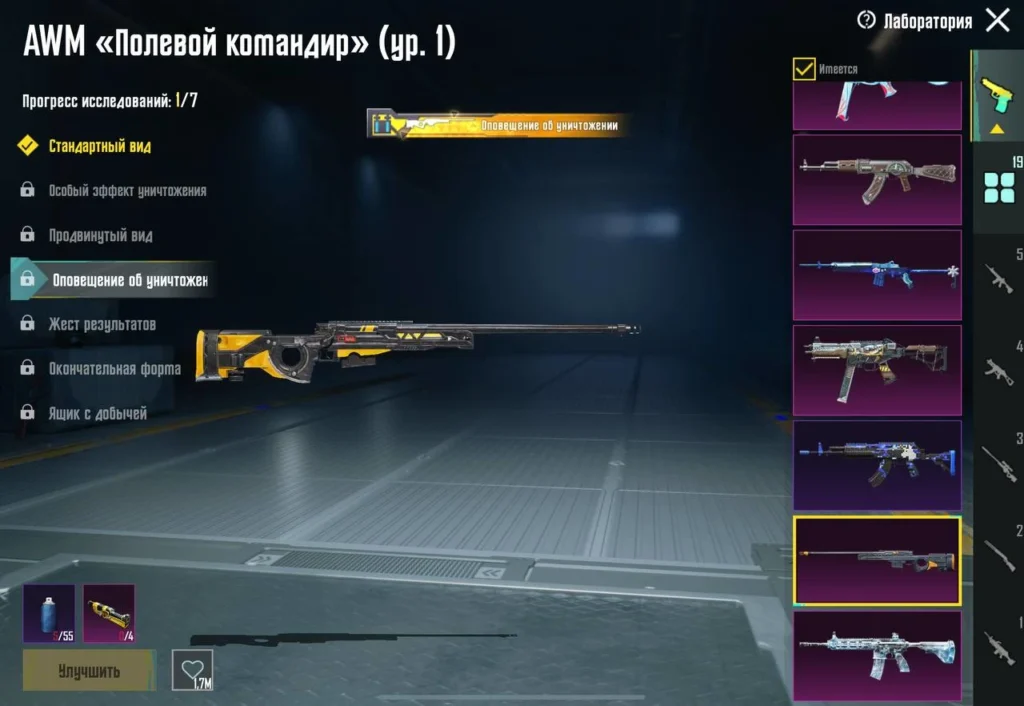Open the Оповещение об уничтожении stage

point(128,280)
